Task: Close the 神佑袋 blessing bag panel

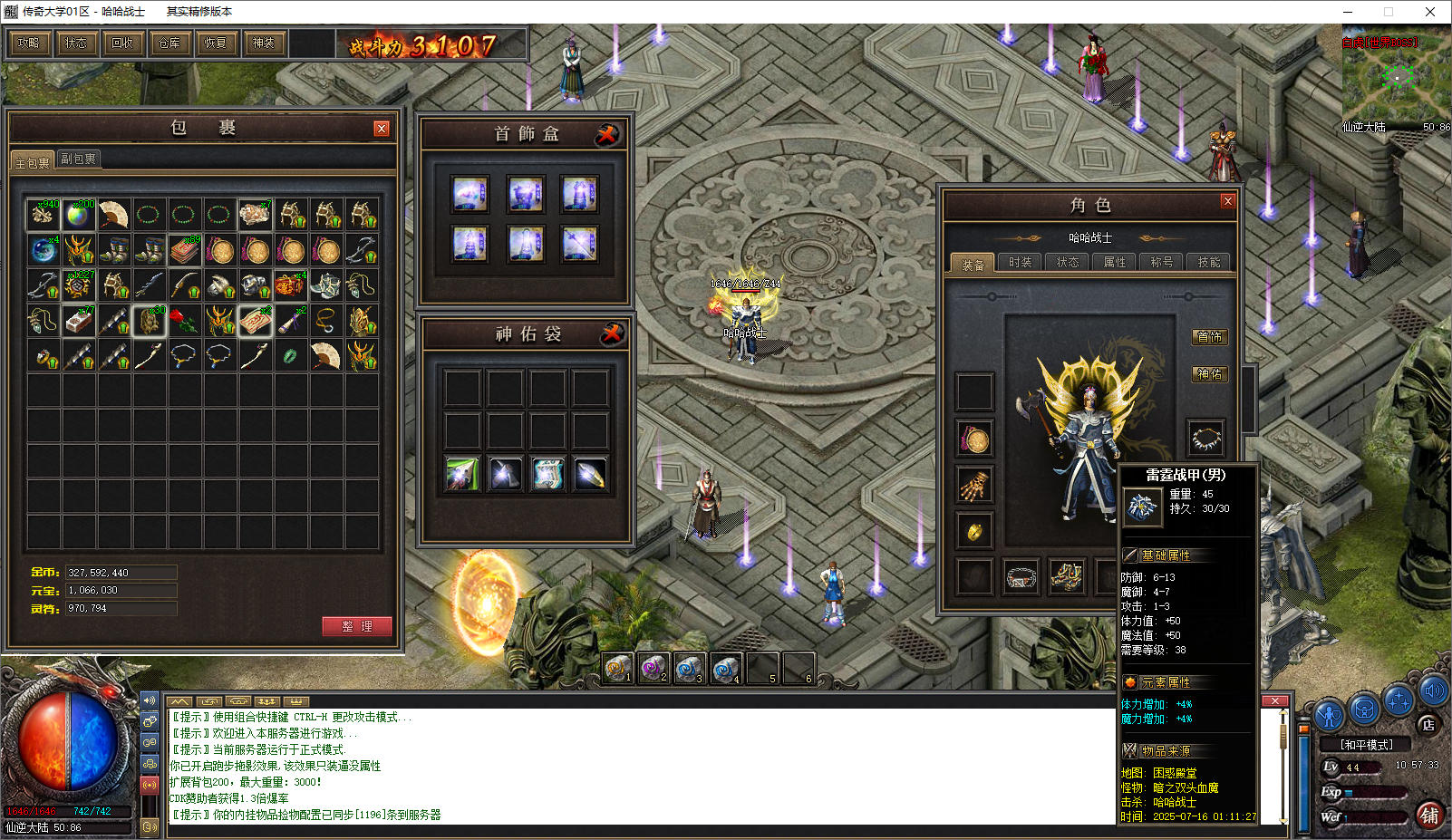Action: click(613, 334)
